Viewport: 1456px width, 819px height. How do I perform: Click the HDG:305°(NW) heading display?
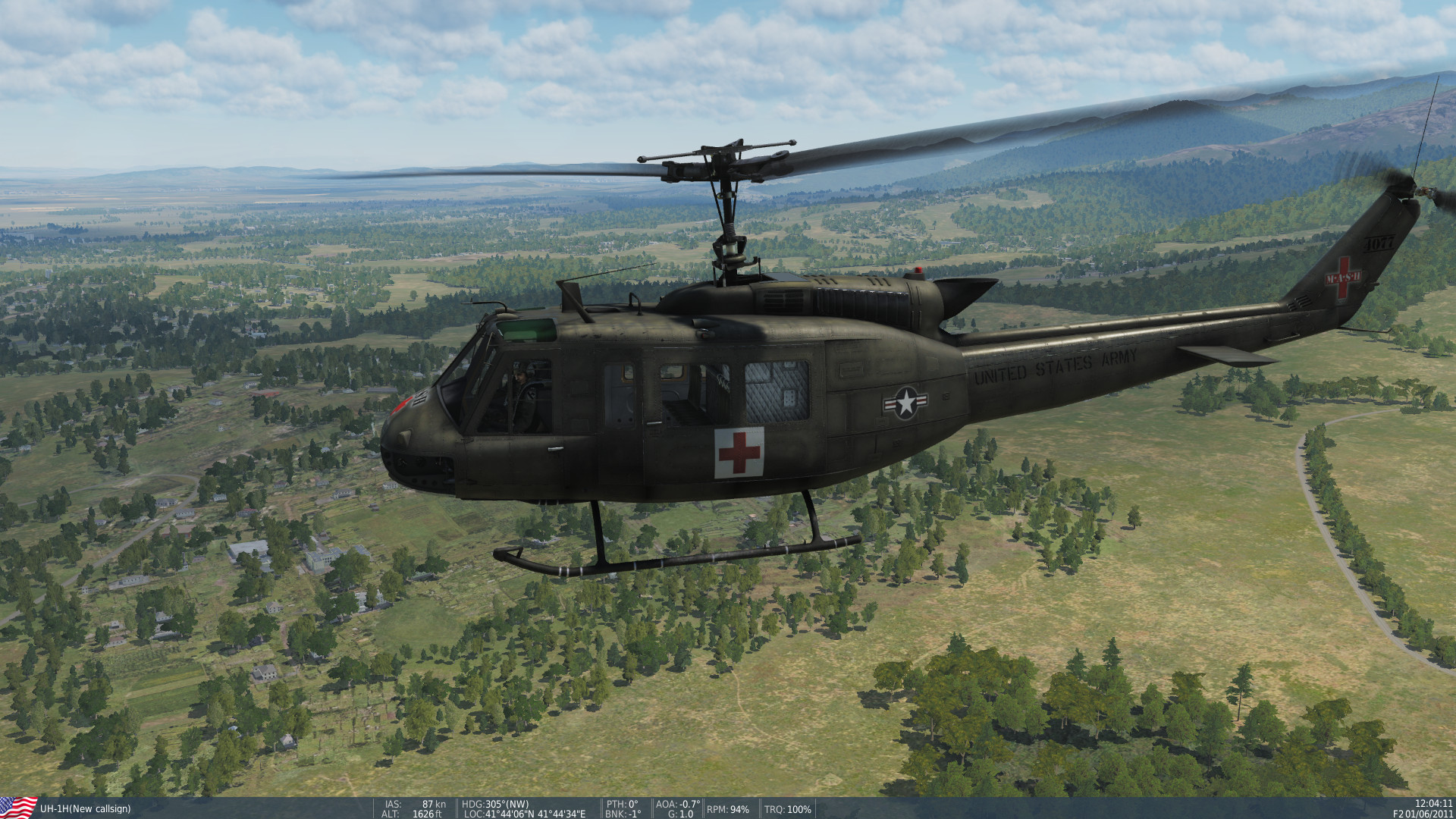[x=497, y=803]
